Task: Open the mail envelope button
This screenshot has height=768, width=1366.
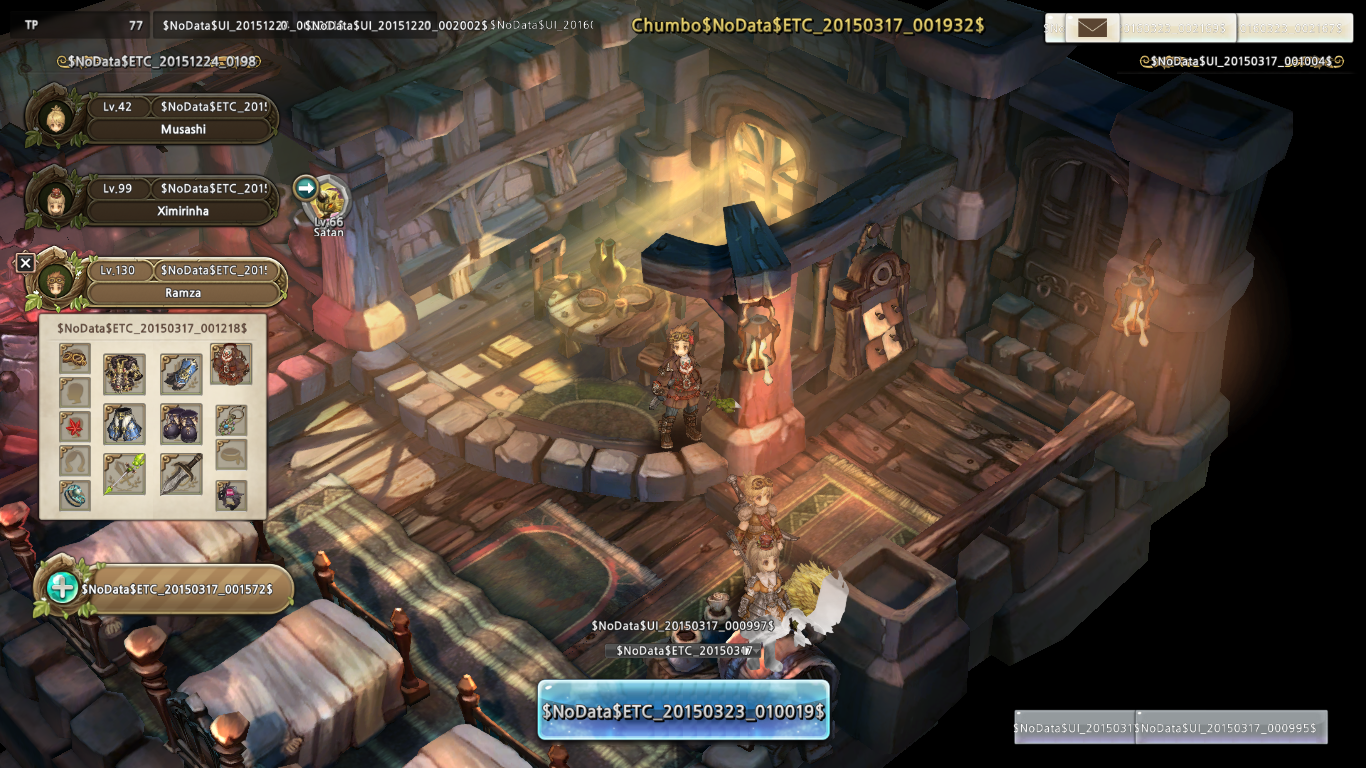Action: pyautogui.click(x=1092, y=28)
